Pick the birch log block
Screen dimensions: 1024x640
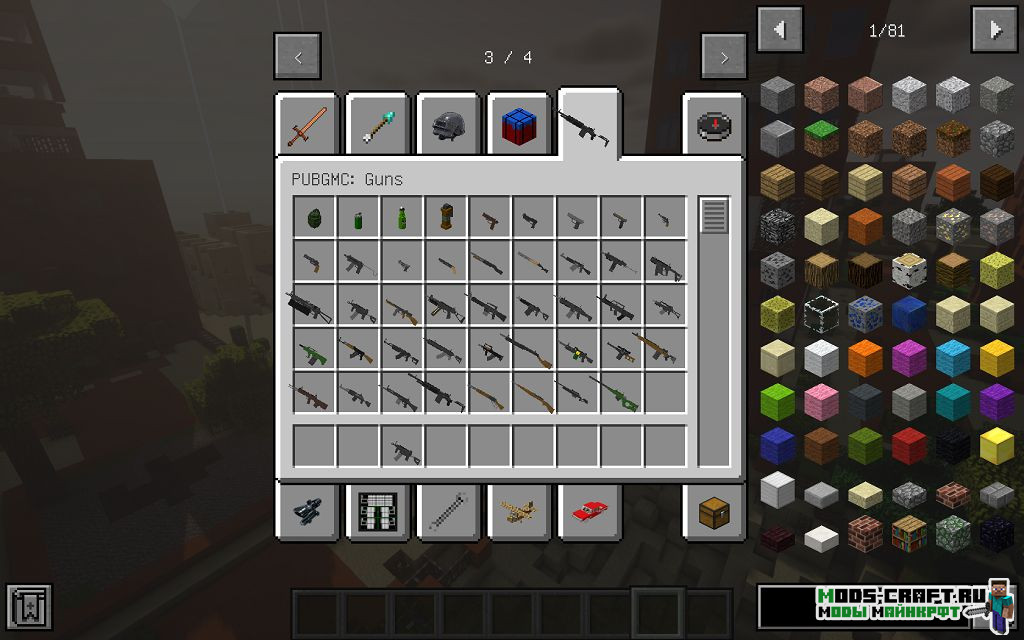tap(909, 269)
